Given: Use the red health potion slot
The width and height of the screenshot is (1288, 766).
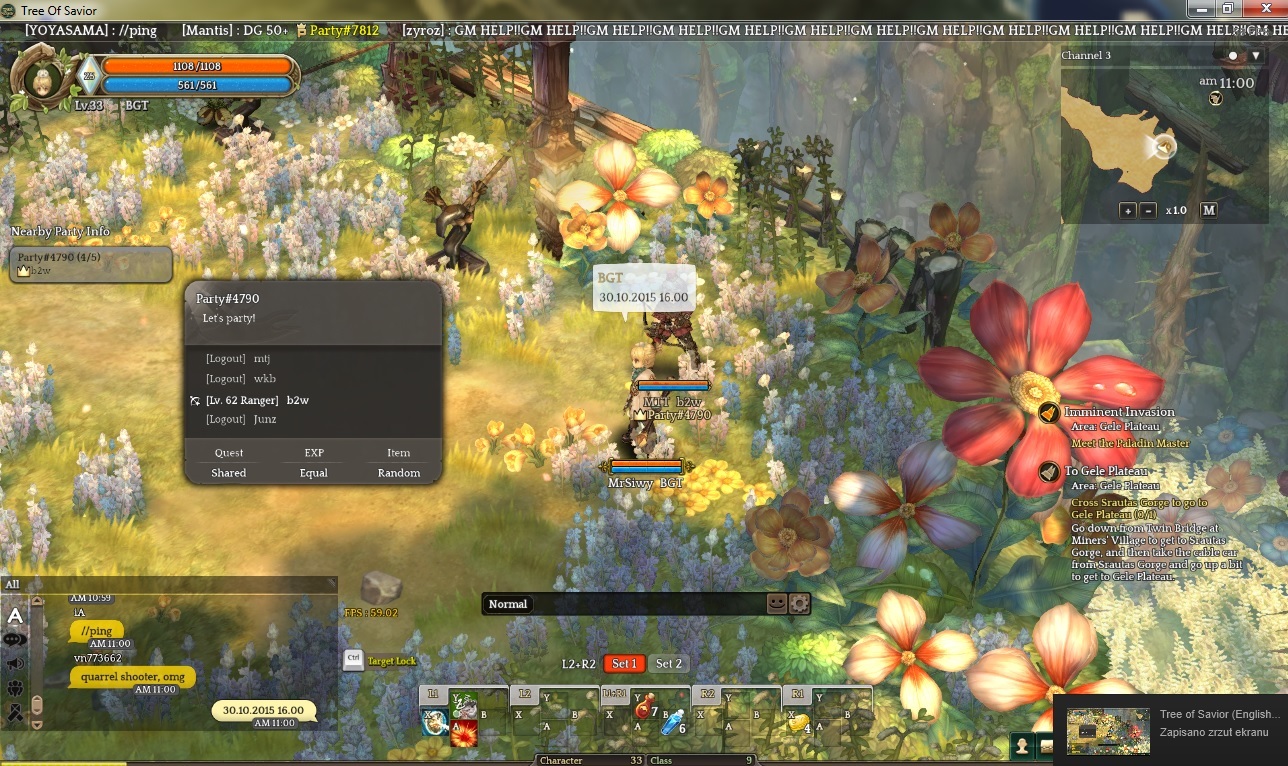Looking at the screenshot, I should [x=644, y=710].
